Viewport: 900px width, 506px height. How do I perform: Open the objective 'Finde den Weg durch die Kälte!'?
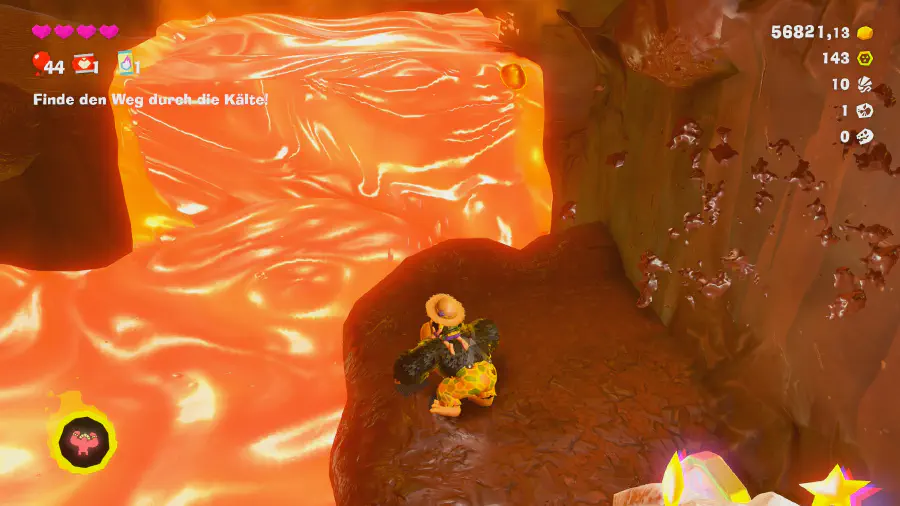click(150, 99)
